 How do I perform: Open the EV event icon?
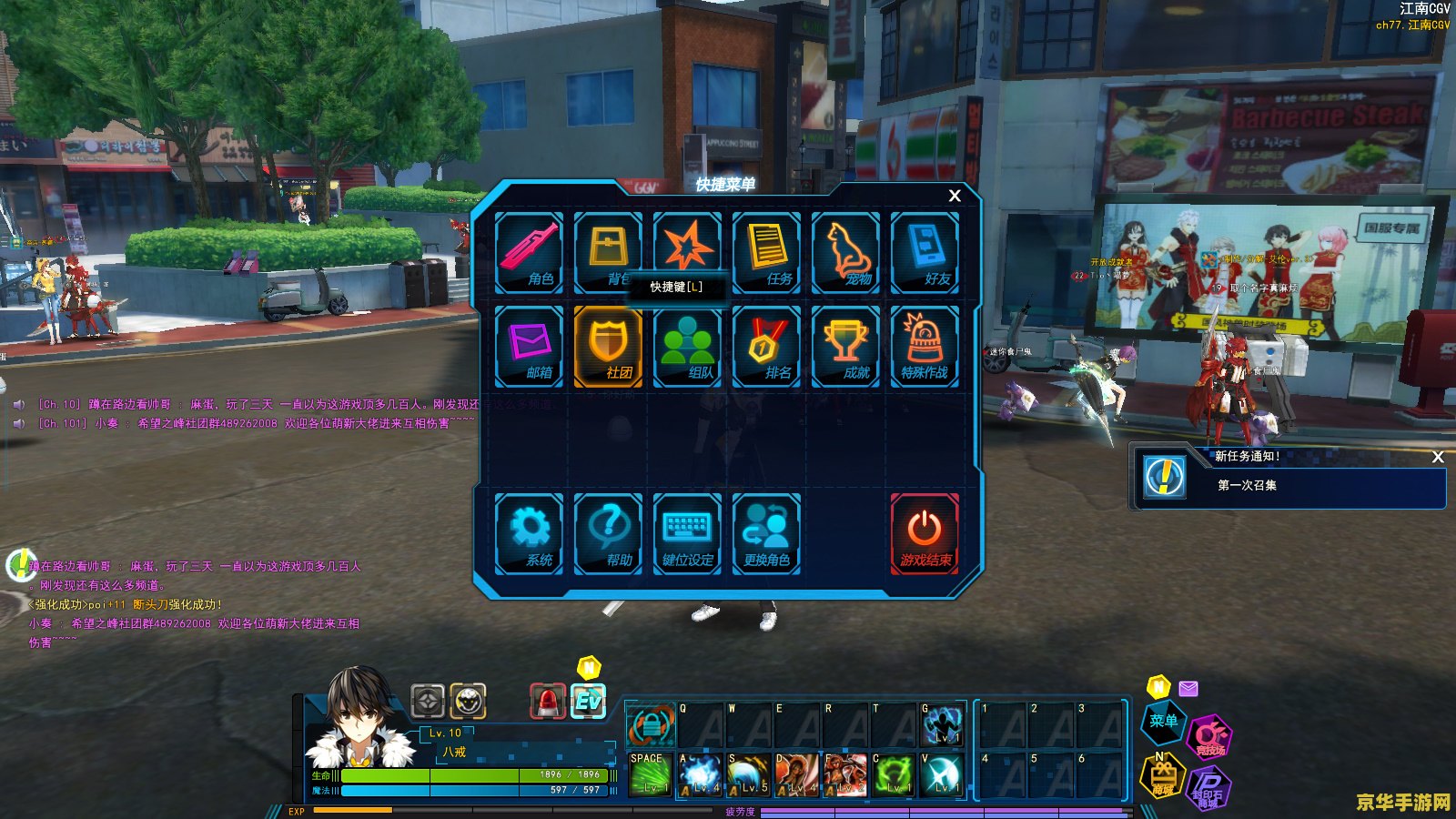[x=588, y=702]
